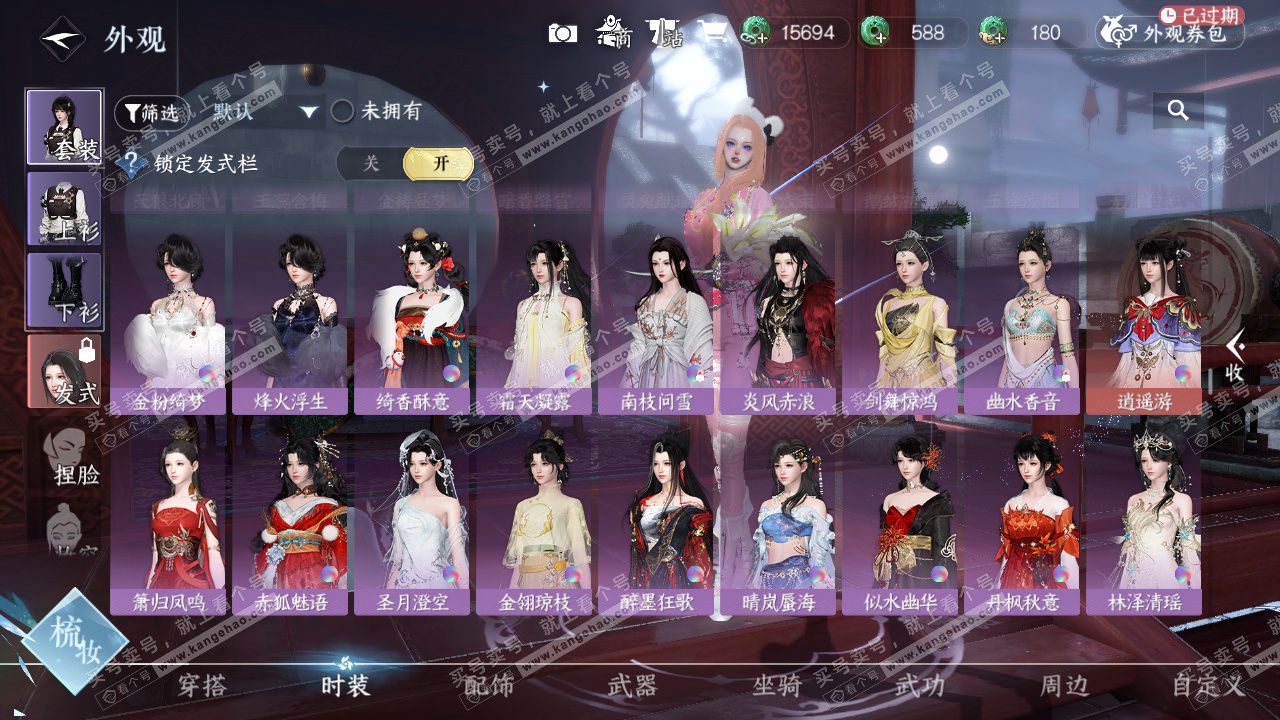Open the 外观券包 coupon pack
The height and width of the screenshot is (720, 1280).
pyautogui.click(x=1170, y=33)
